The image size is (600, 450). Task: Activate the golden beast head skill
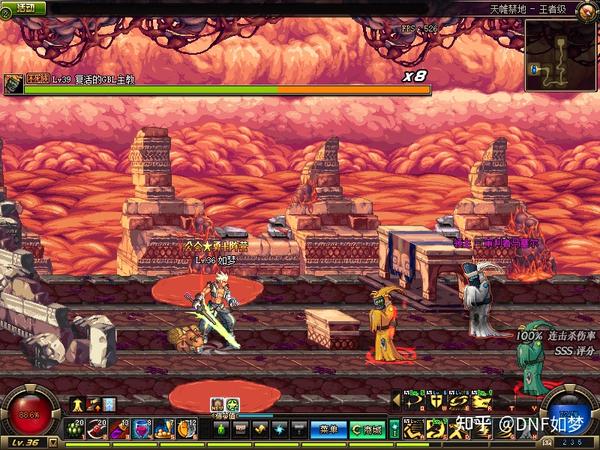(481, 402)
